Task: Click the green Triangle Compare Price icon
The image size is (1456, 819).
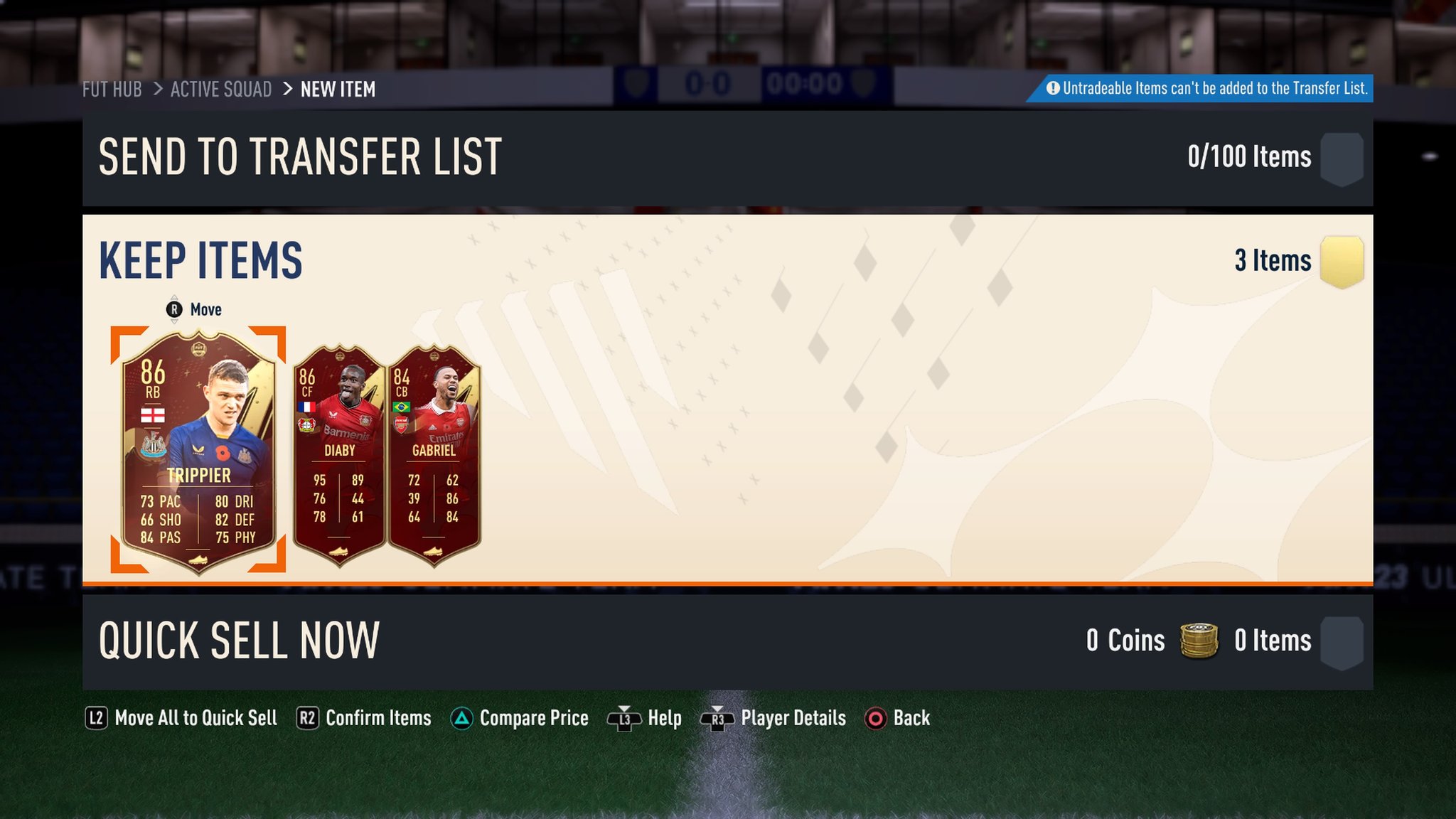Action: click(x=462, y=718)
